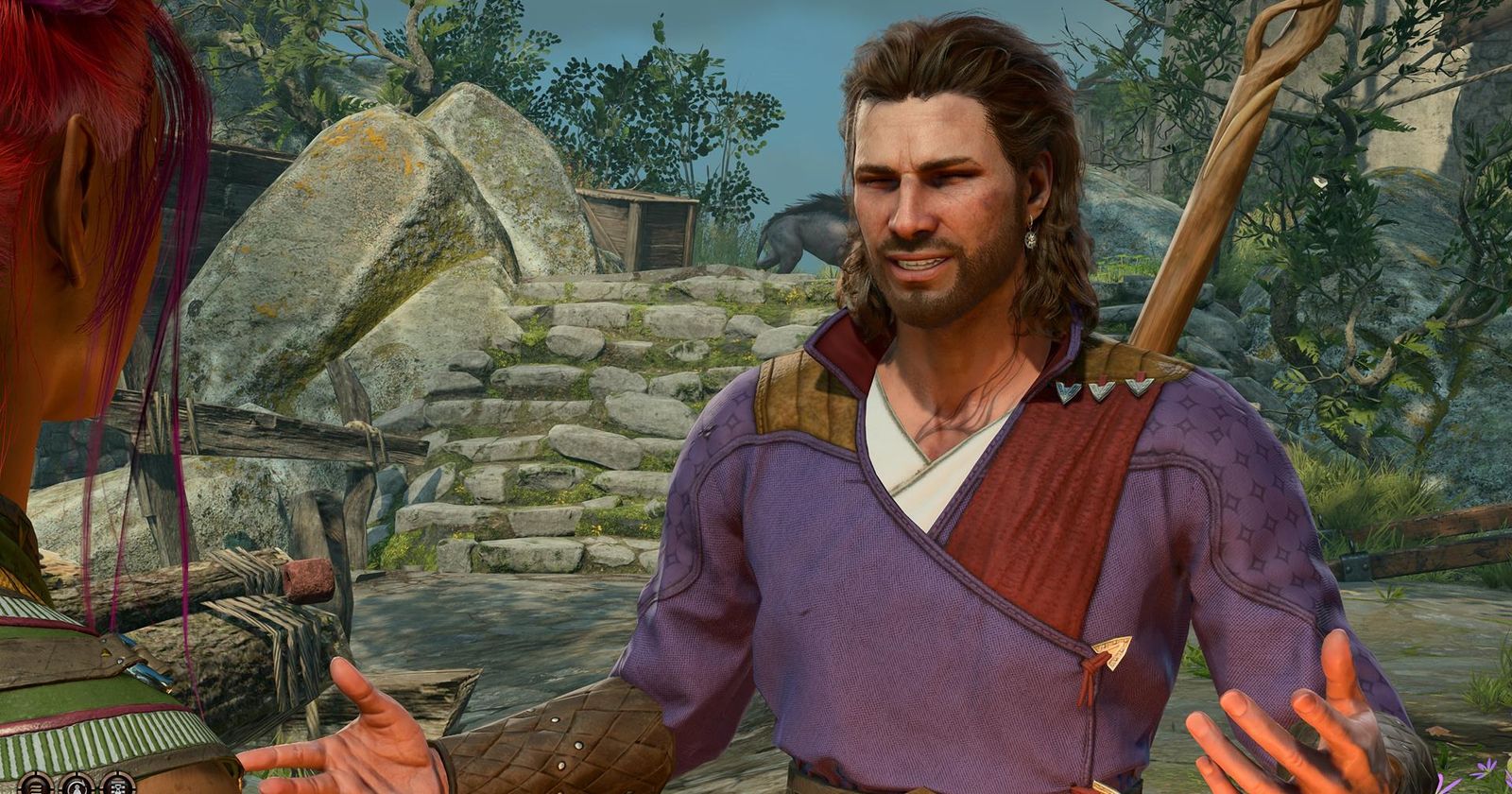Open the stacked-lines dialogue log icon
The height and width of the screenshot is (794, 1512).
pyautogui.click(x=36, y=788)
